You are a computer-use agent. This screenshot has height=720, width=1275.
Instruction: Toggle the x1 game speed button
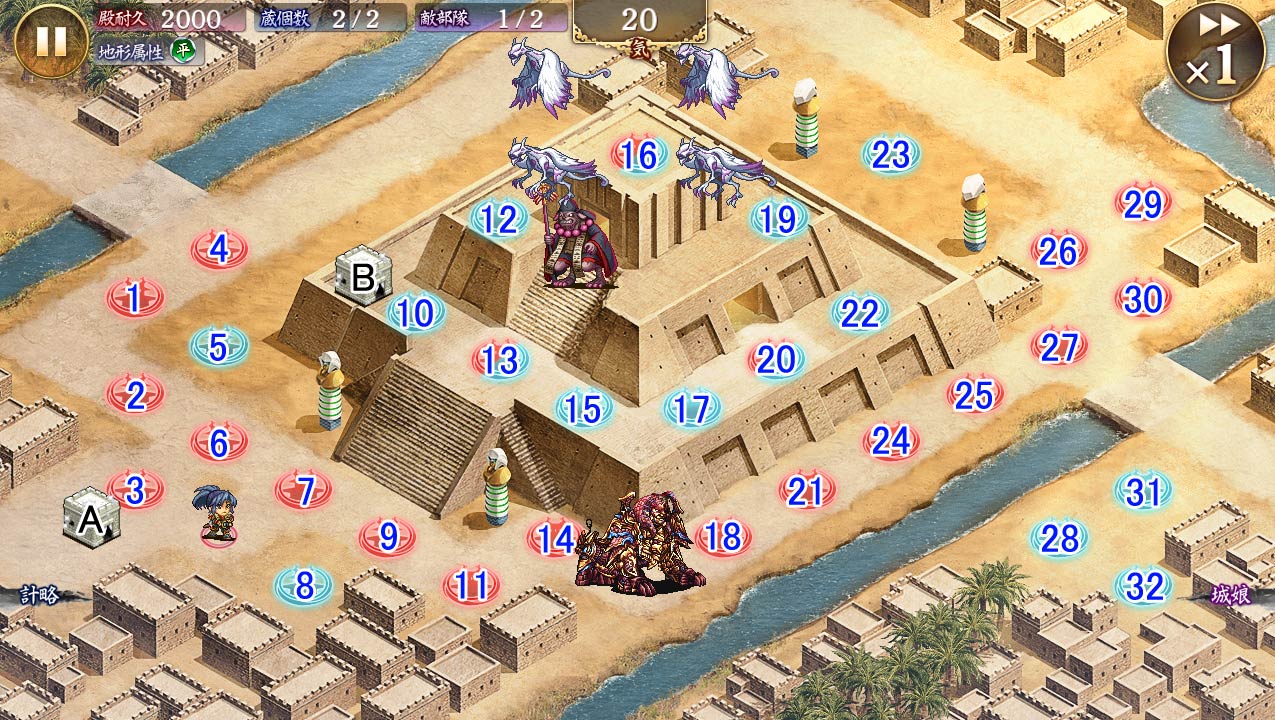tap(1212, 51)
